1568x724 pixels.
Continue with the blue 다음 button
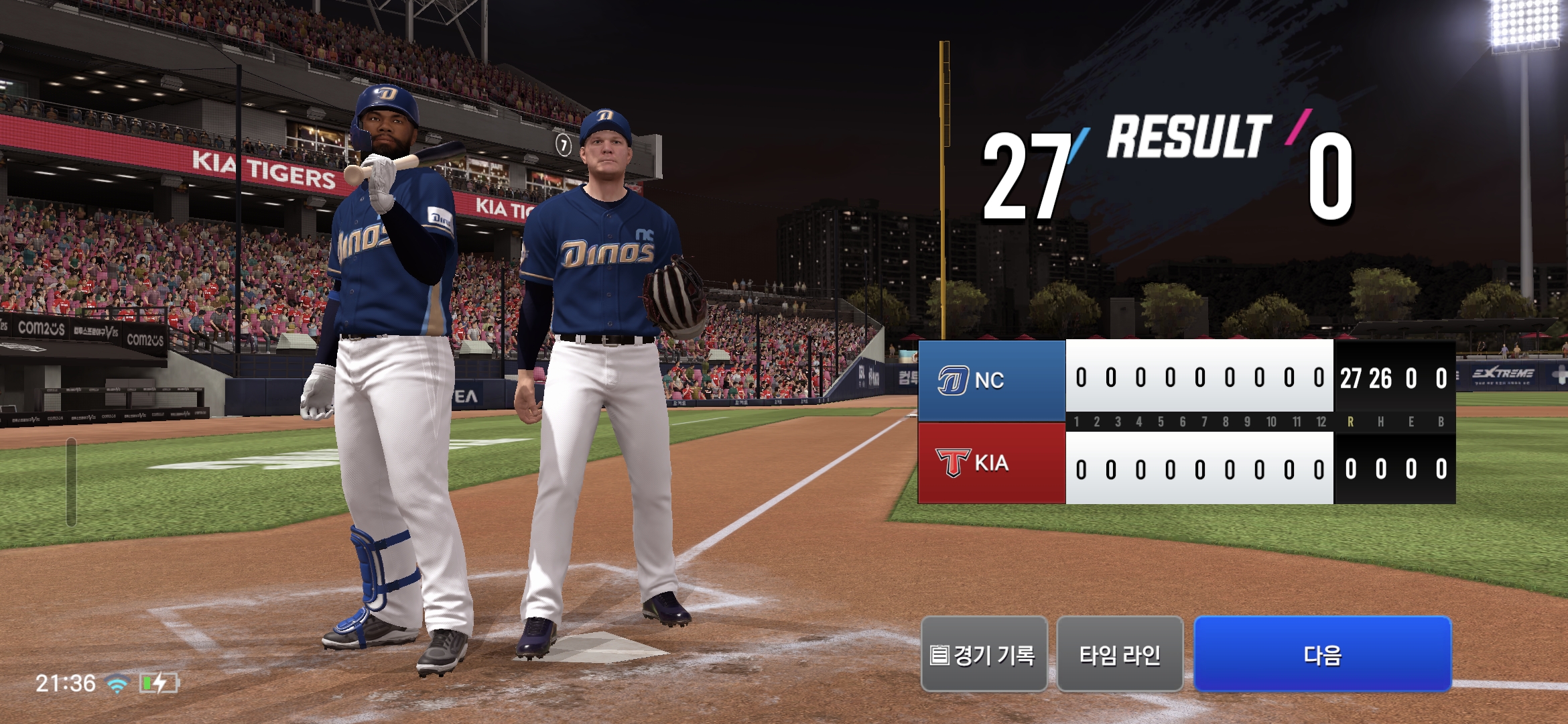coord(1322,654)
